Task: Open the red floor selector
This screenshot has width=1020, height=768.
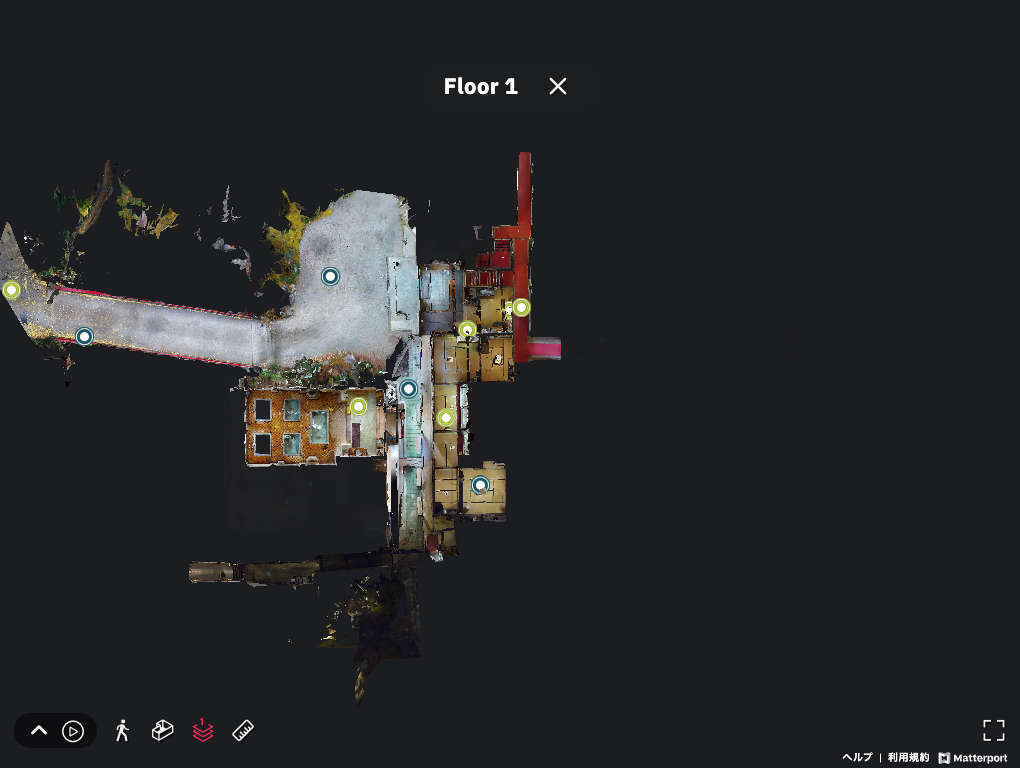Action: click(x=203, y=731)
